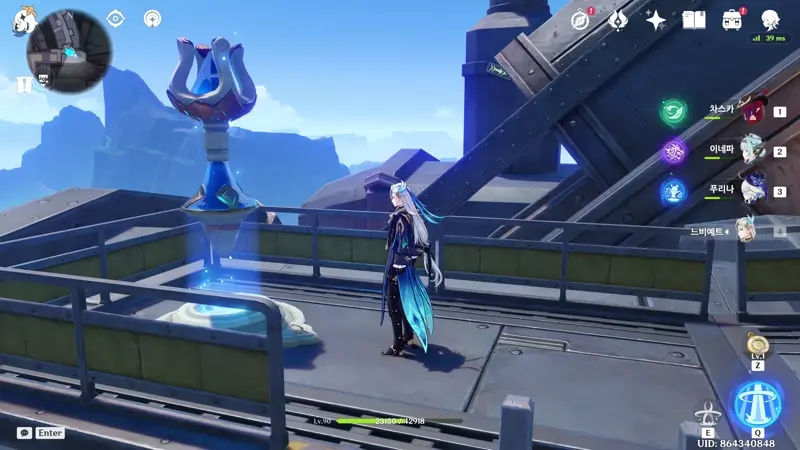Switch to party member 이네파
The width and height of the screenshot is (800, 450).
[x=752, y=152]
